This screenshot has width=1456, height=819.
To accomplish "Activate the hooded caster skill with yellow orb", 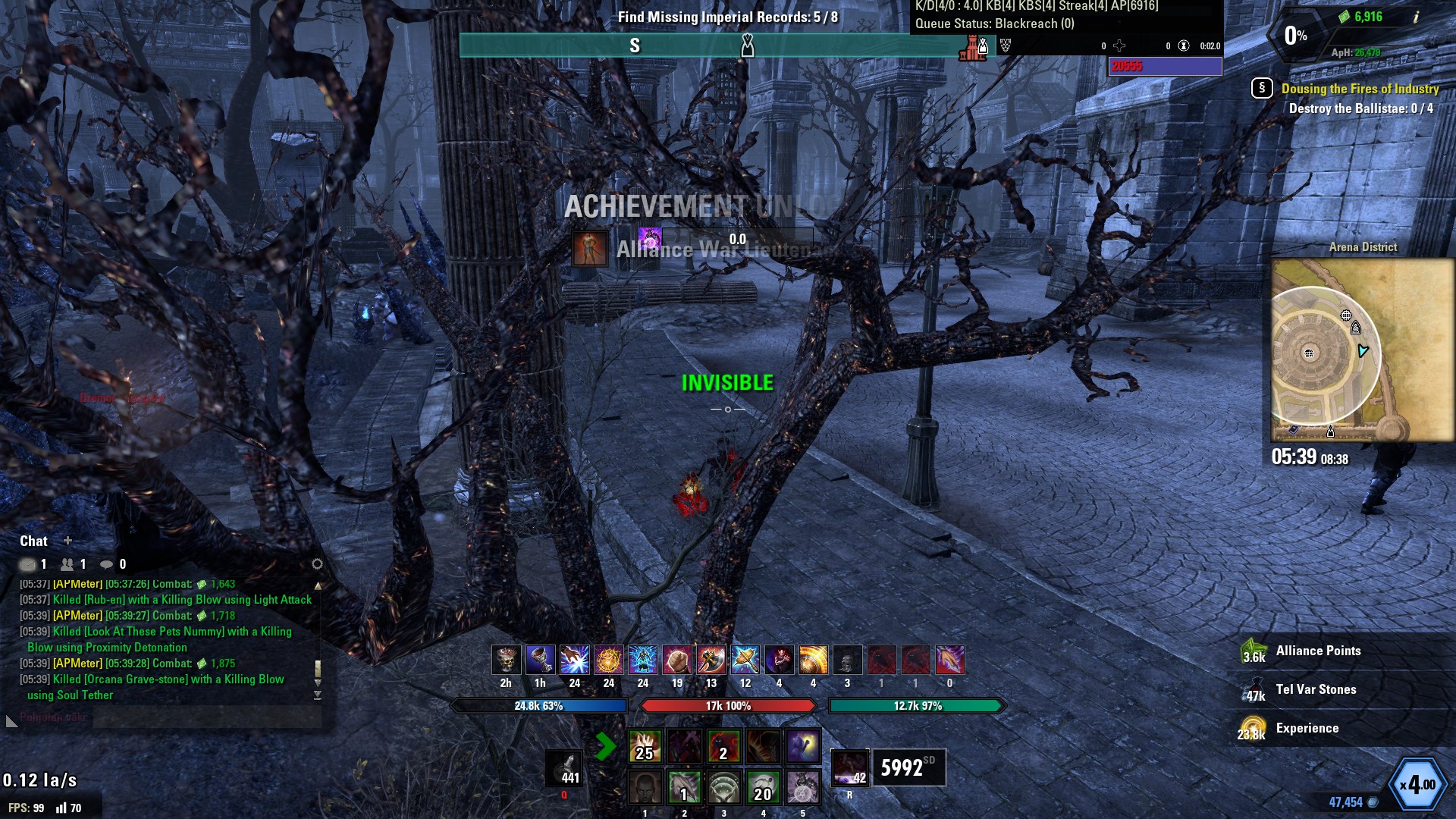I will [x=802, y=746].
